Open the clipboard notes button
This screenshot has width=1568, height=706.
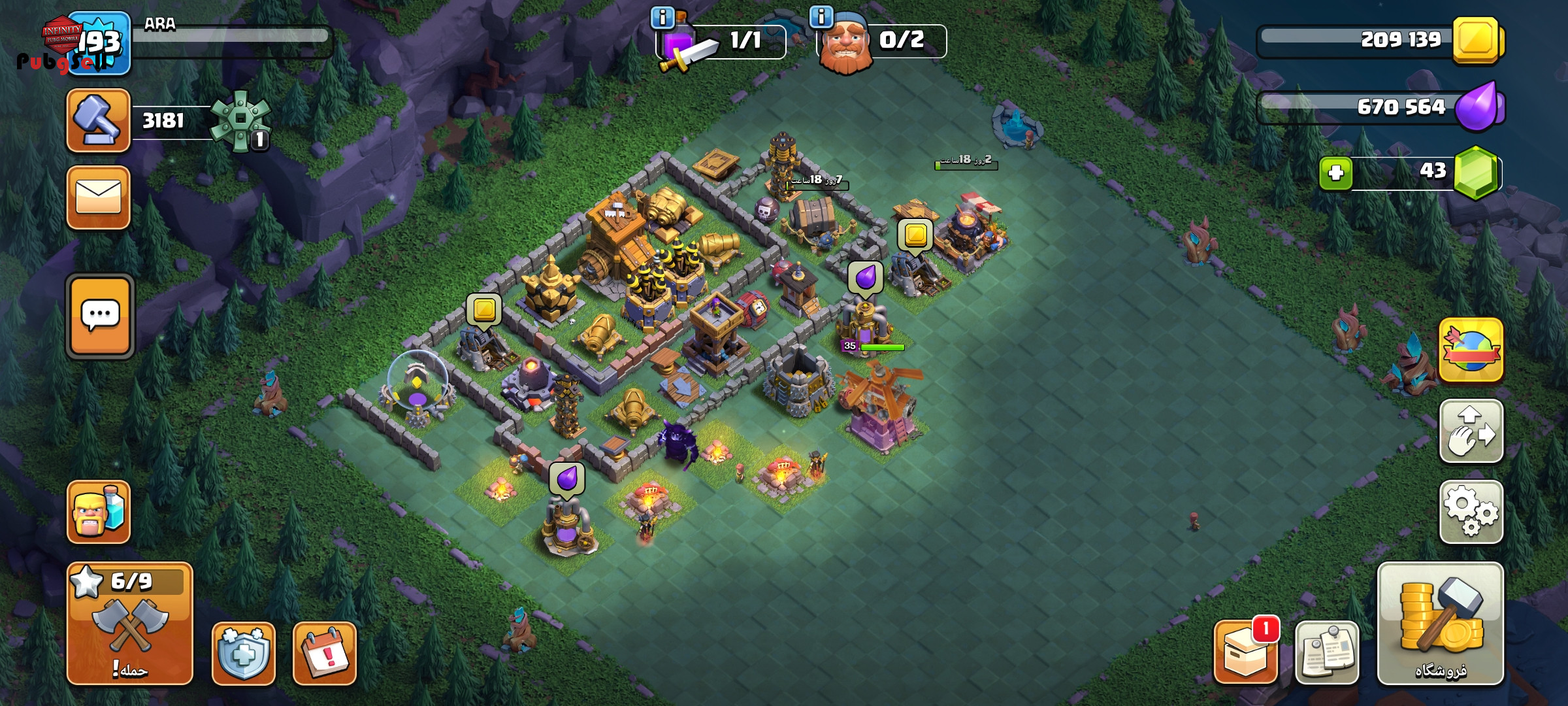[x=1326, y=653]
